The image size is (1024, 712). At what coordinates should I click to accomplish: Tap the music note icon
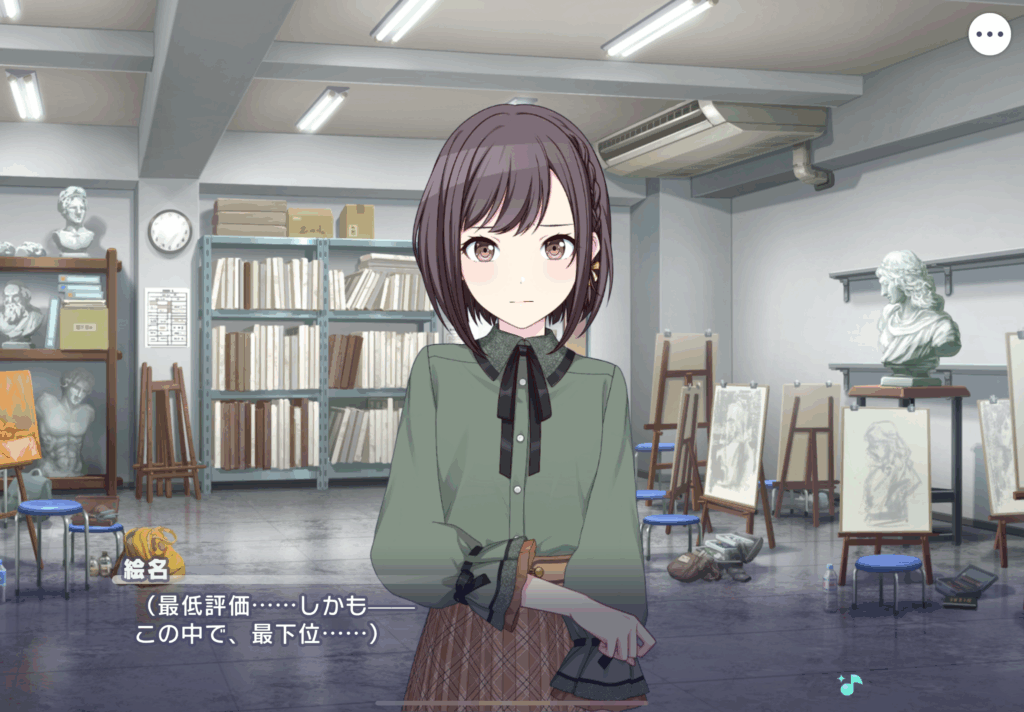coord(850,685)
